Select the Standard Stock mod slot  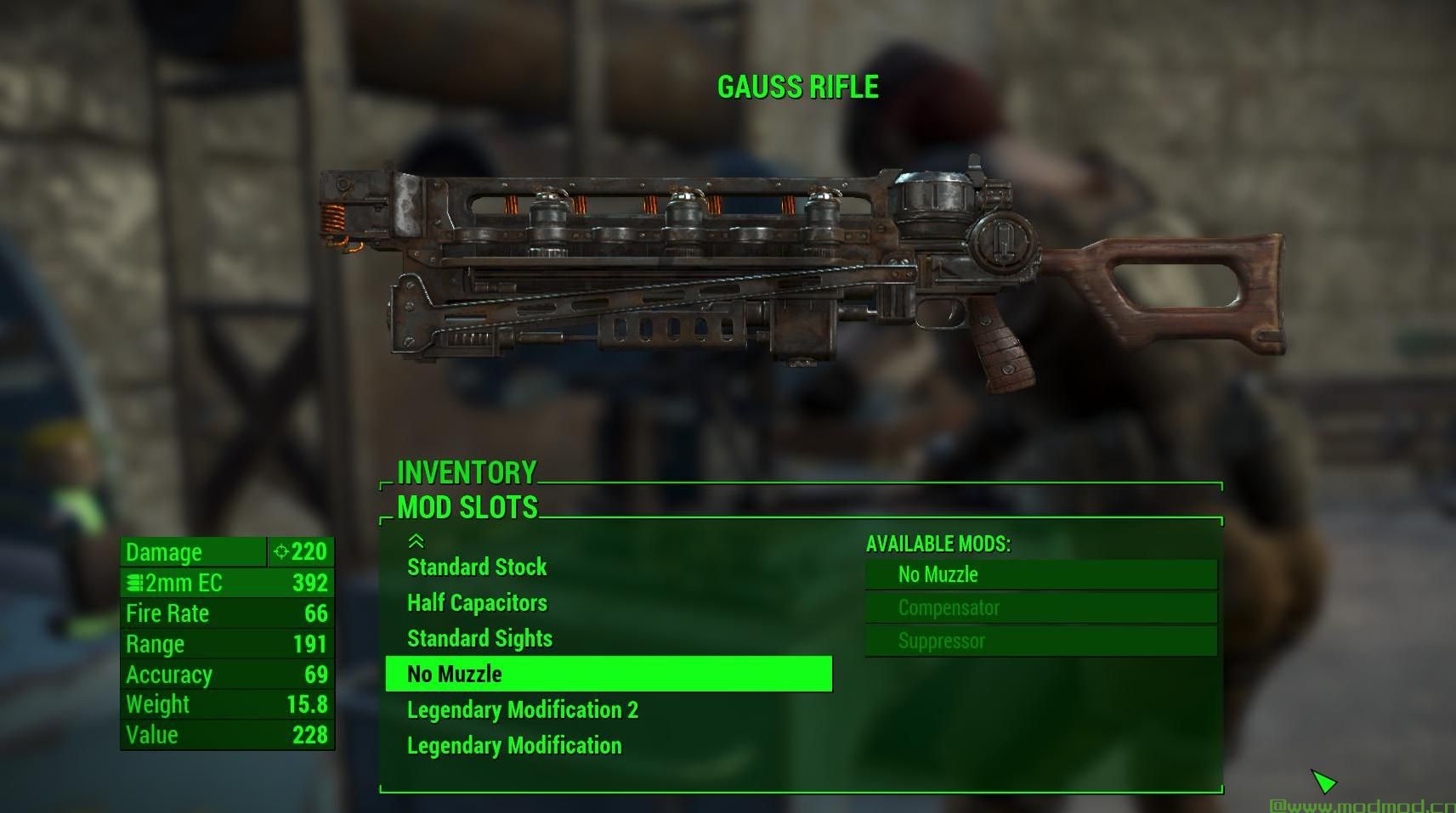(x=477, y=567)
